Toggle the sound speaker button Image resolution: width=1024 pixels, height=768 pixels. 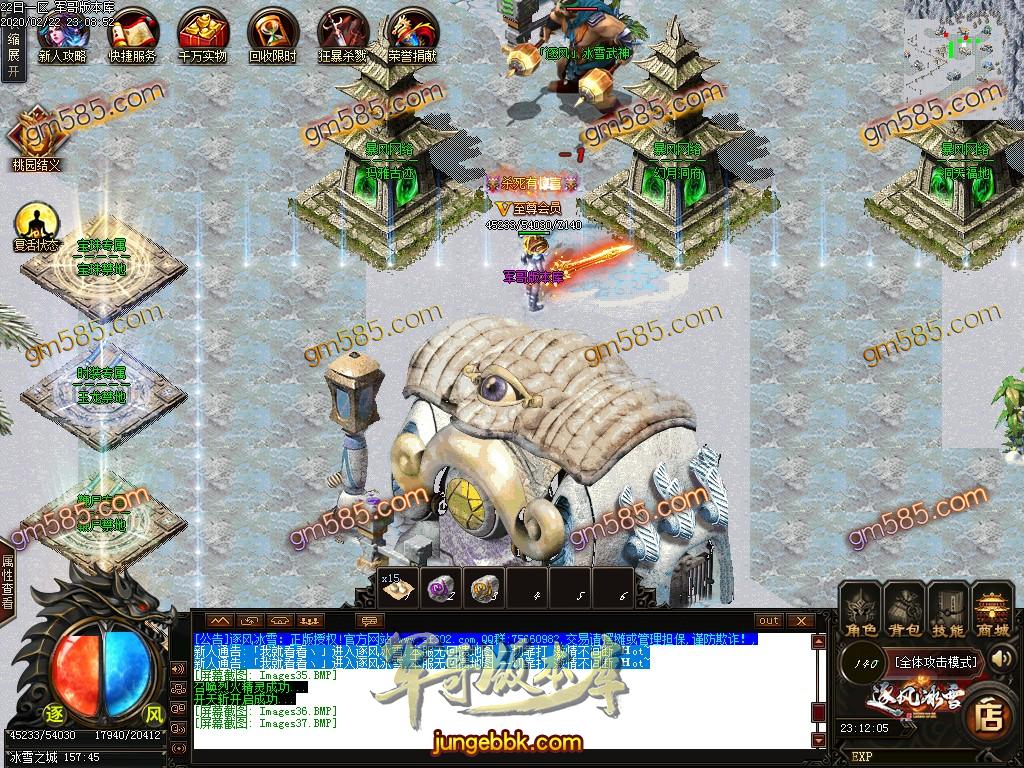[x=1002, y=659]
